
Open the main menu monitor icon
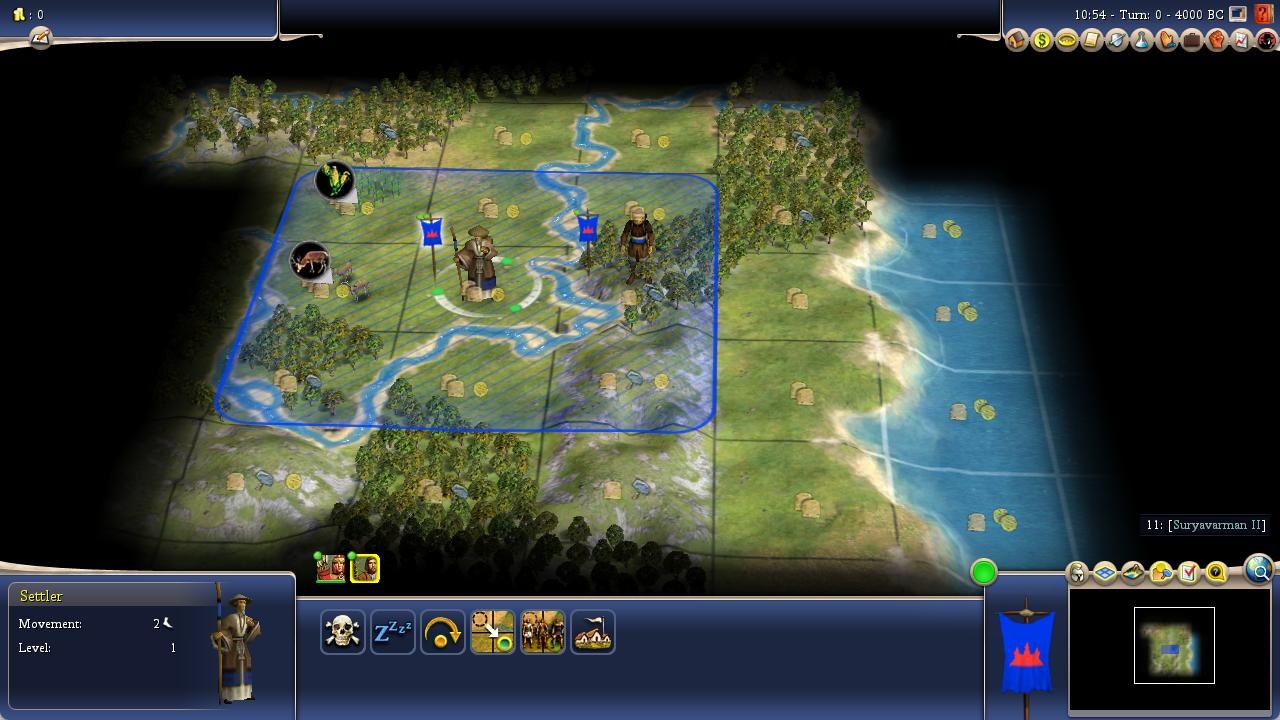pyautogui.click(x=1238, y=15)
